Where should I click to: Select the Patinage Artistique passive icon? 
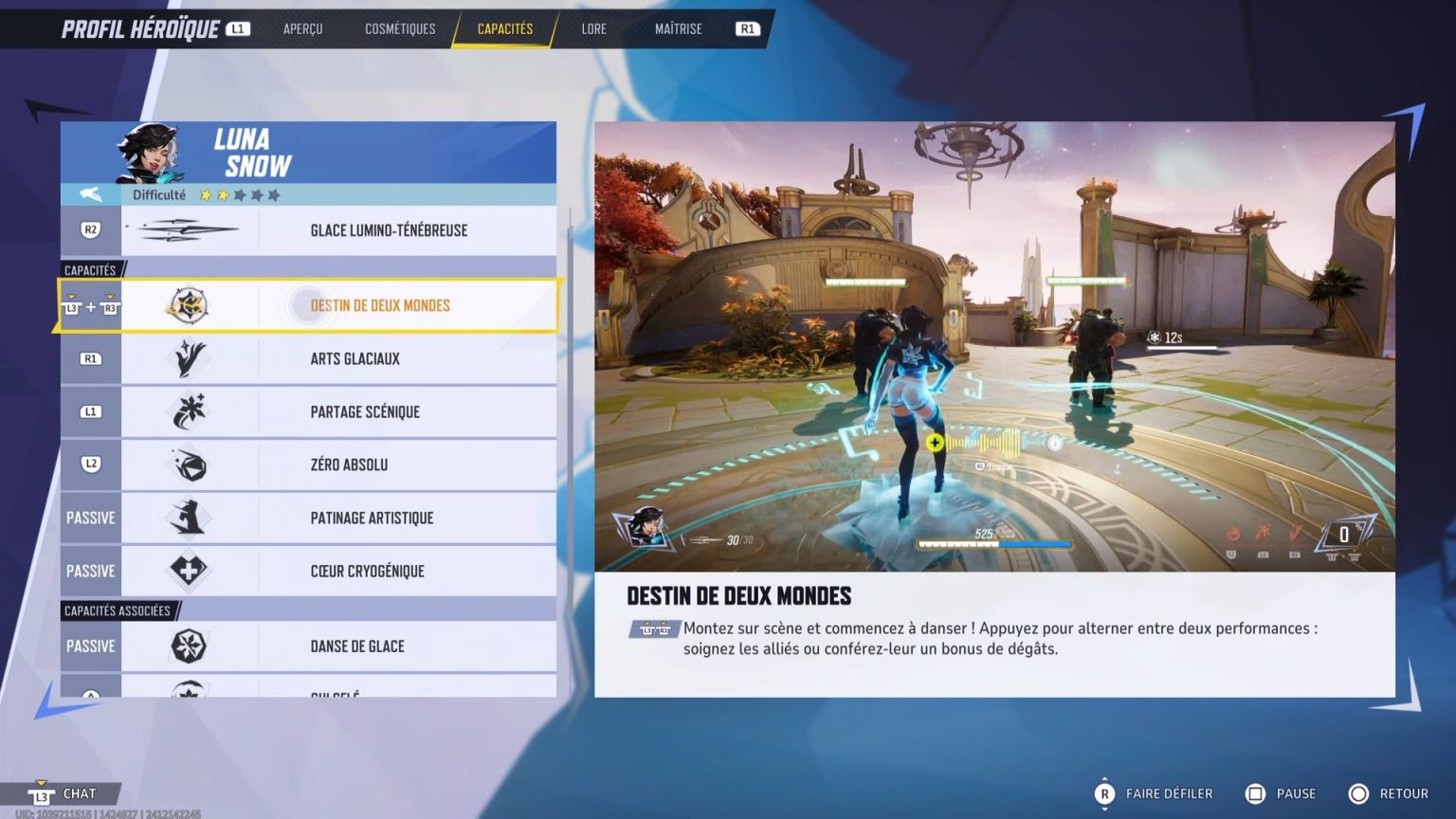tap(188, 518)
